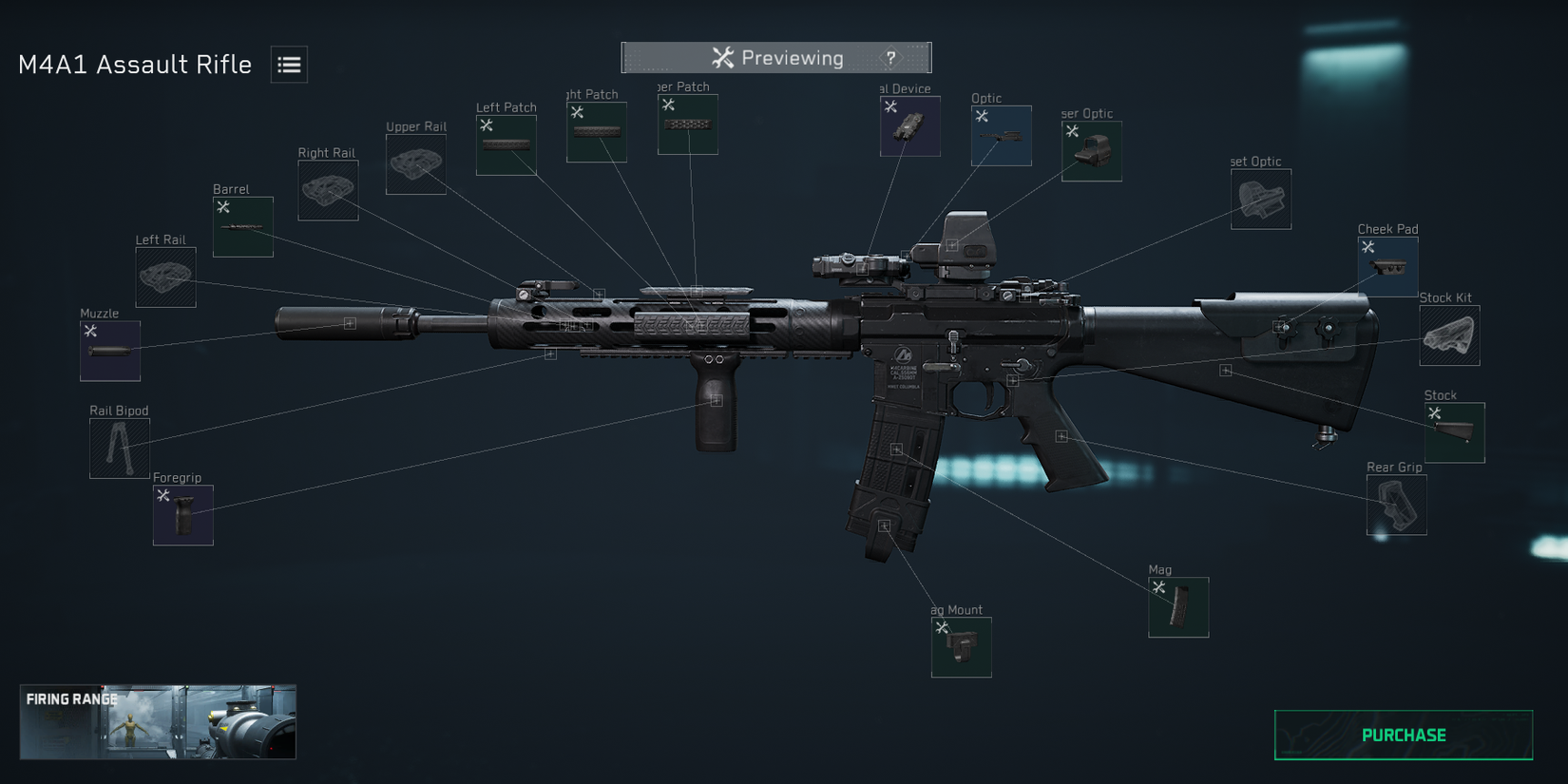Image resolution: width=1568 pixels, height=784 pixels.
Task: Open the weapon parts list menu
Action: 289,64
